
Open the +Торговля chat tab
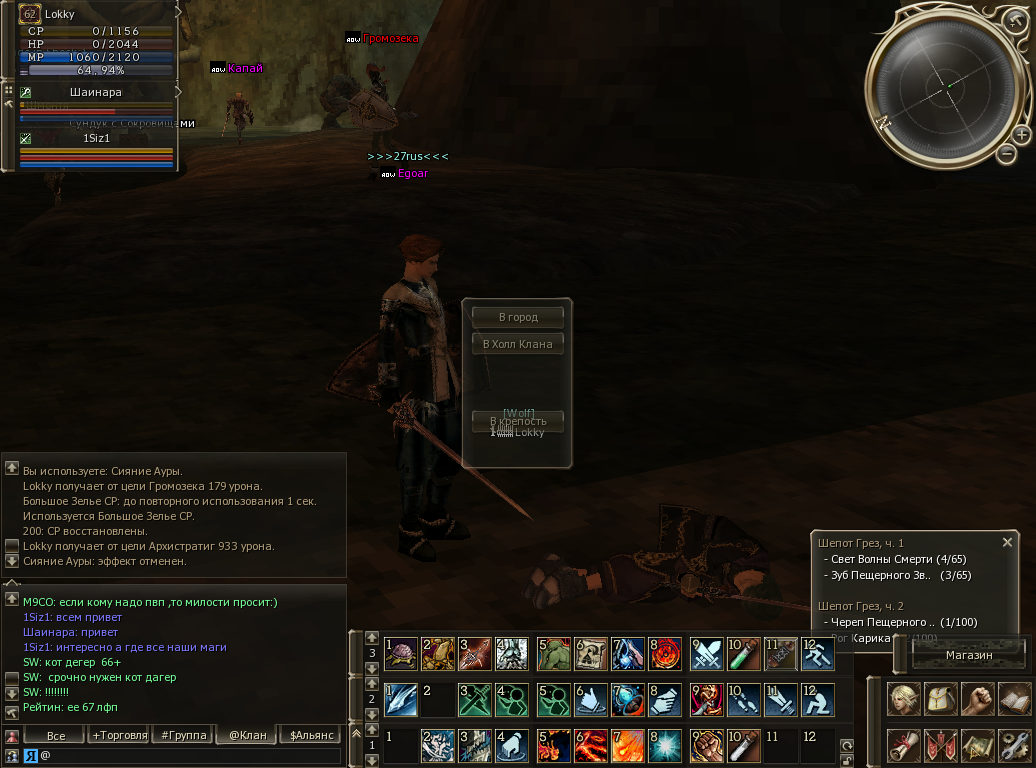tap(119, 736)
